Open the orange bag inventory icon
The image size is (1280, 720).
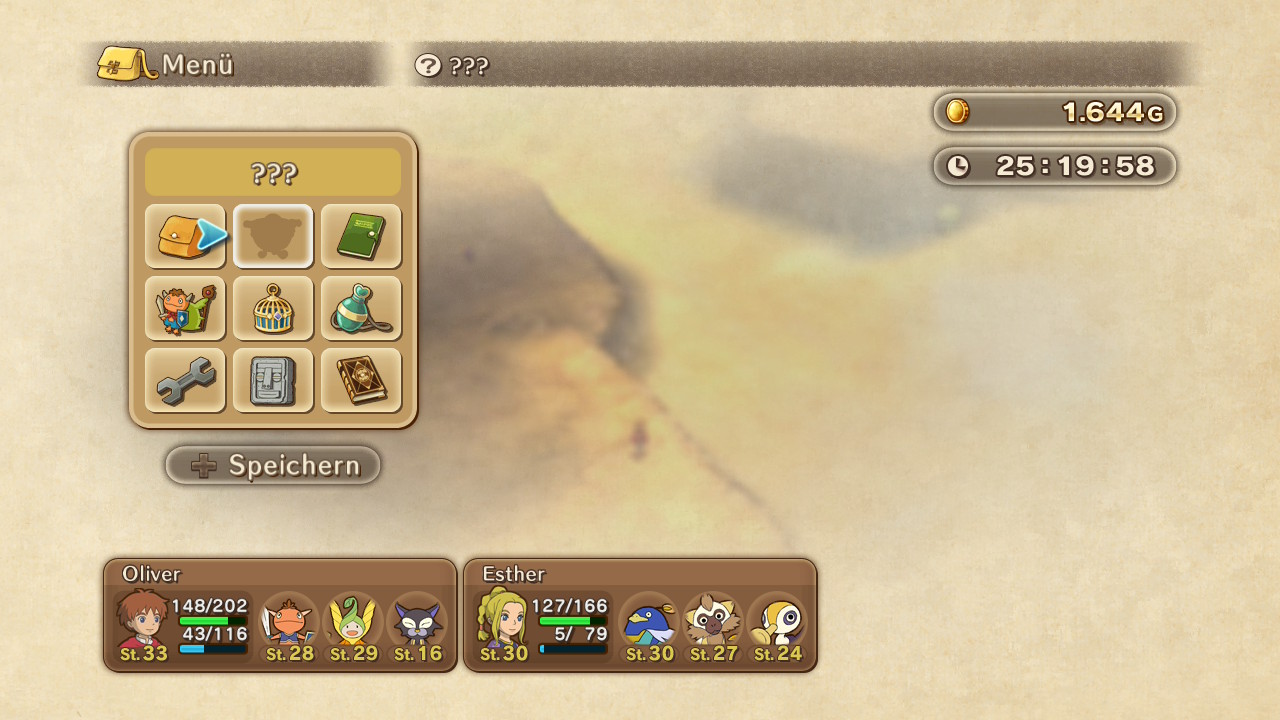point(184,236)
